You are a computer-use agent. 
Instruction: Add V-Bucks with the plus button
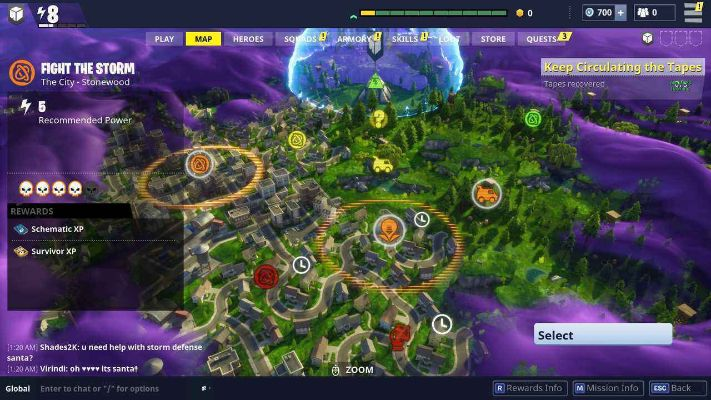point(621,13)
